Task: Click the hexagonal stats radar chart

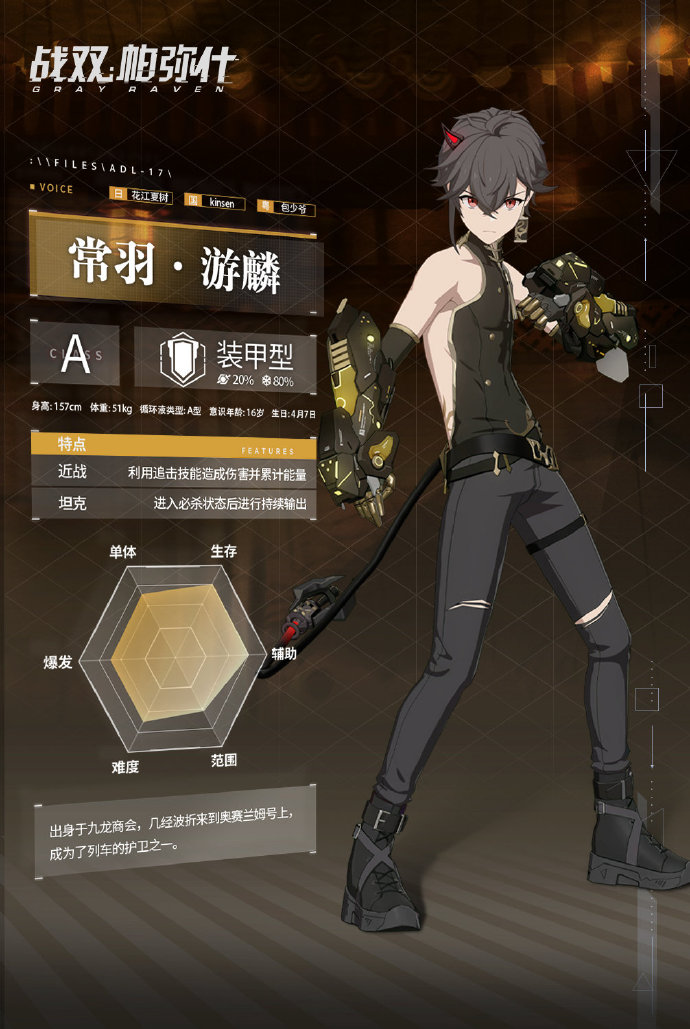Action: (x=174, y=657)
